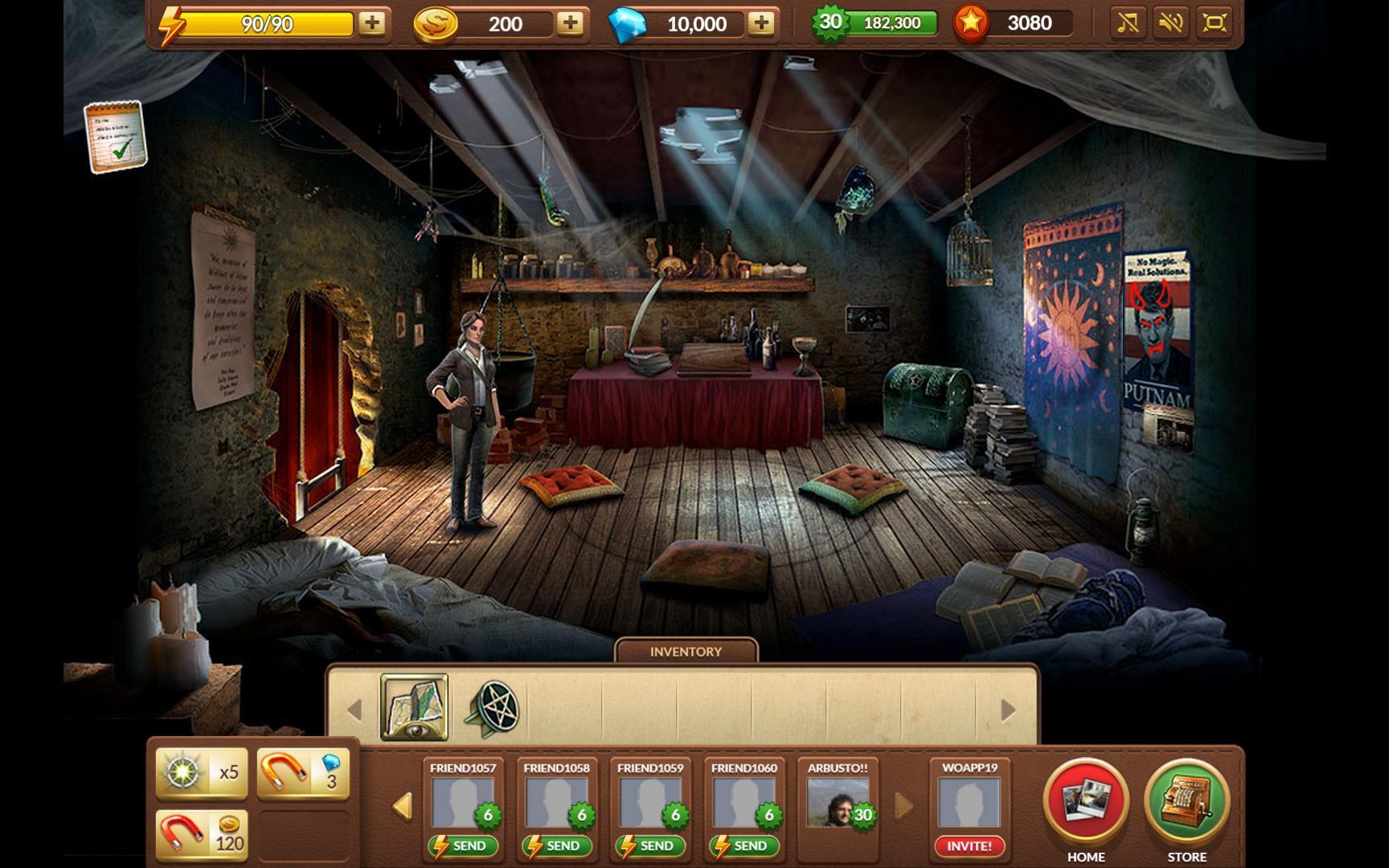The image size is (1389, 868).
Task: Add more energy with the plus button
Action: click(x=371, y=23)
